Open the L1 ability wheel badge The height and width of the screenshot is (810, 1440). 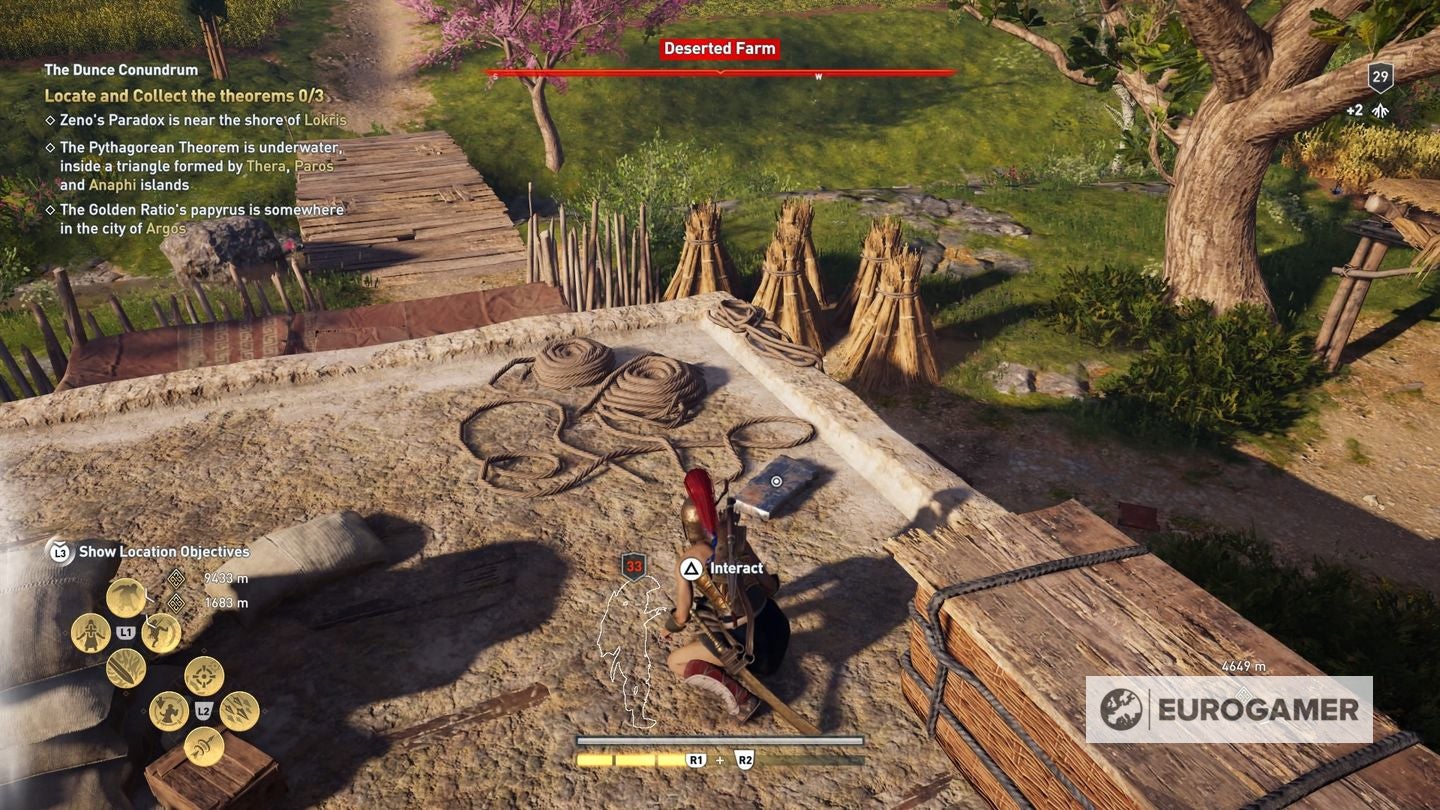(126, 631)
